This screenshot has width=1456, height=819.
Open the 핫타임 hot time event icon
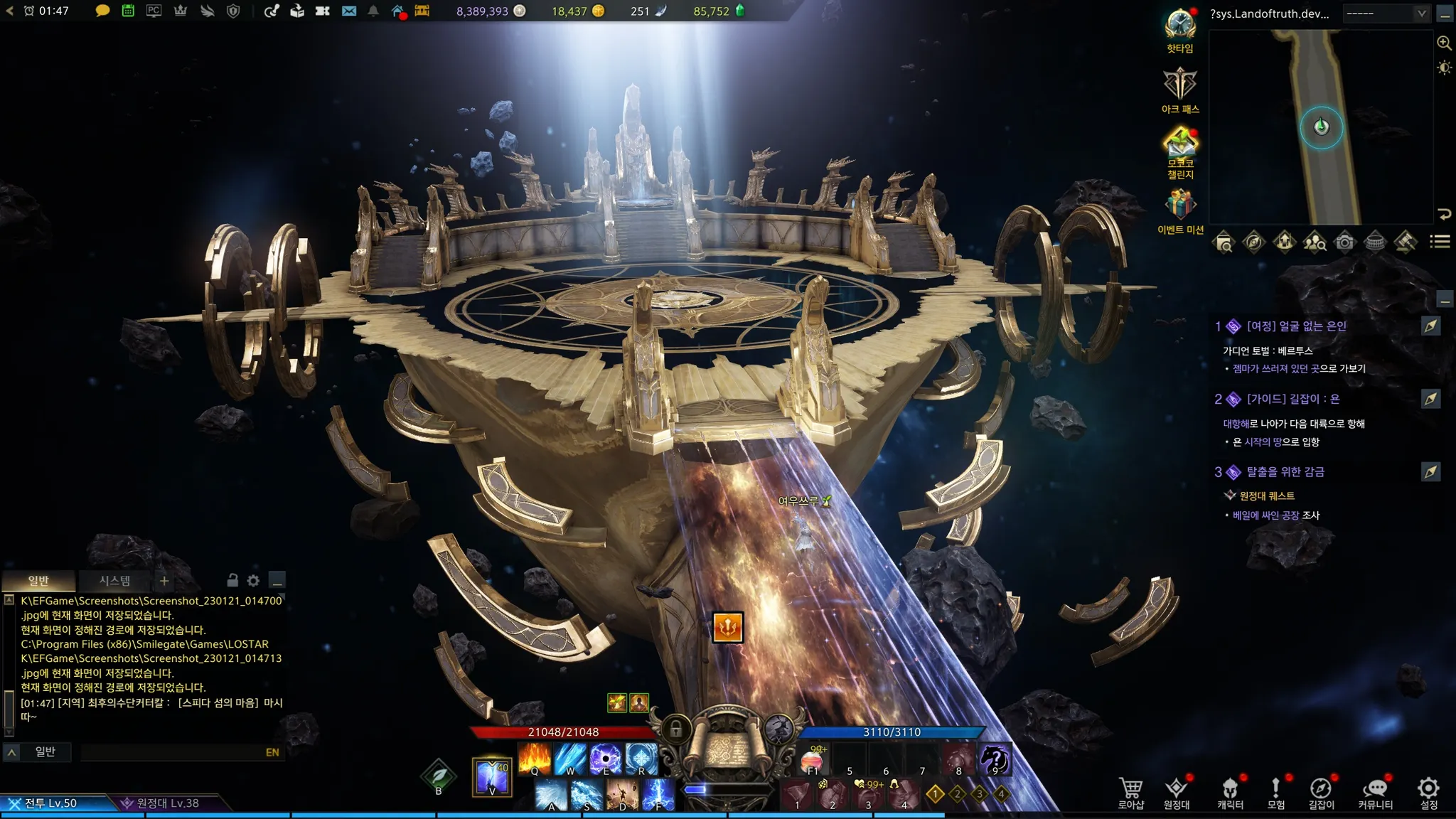click(1180, 30)
